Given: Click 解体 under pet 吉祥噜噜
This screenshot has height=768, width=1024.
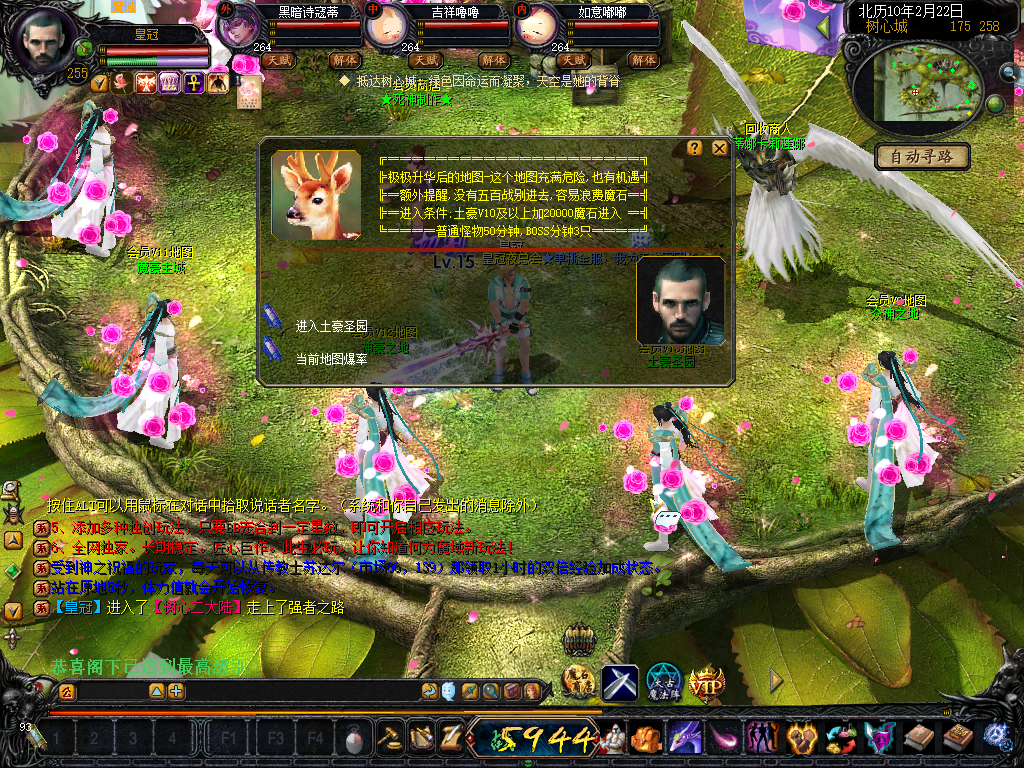Looking at the screenshot, I should coord(494,60).
